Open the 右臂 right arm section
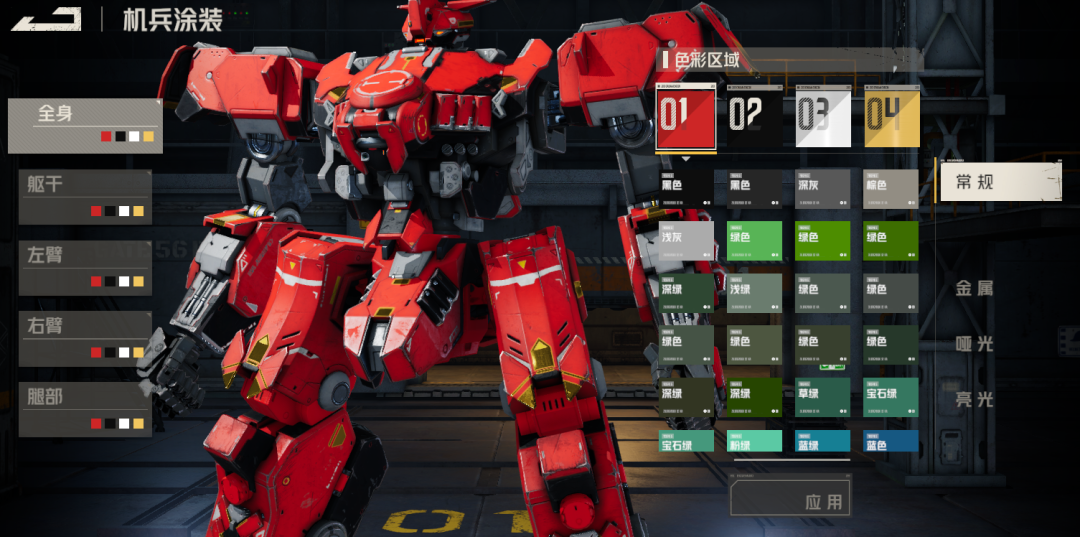The width and height of the screenshot is (1080, 537). pos(85,338)
